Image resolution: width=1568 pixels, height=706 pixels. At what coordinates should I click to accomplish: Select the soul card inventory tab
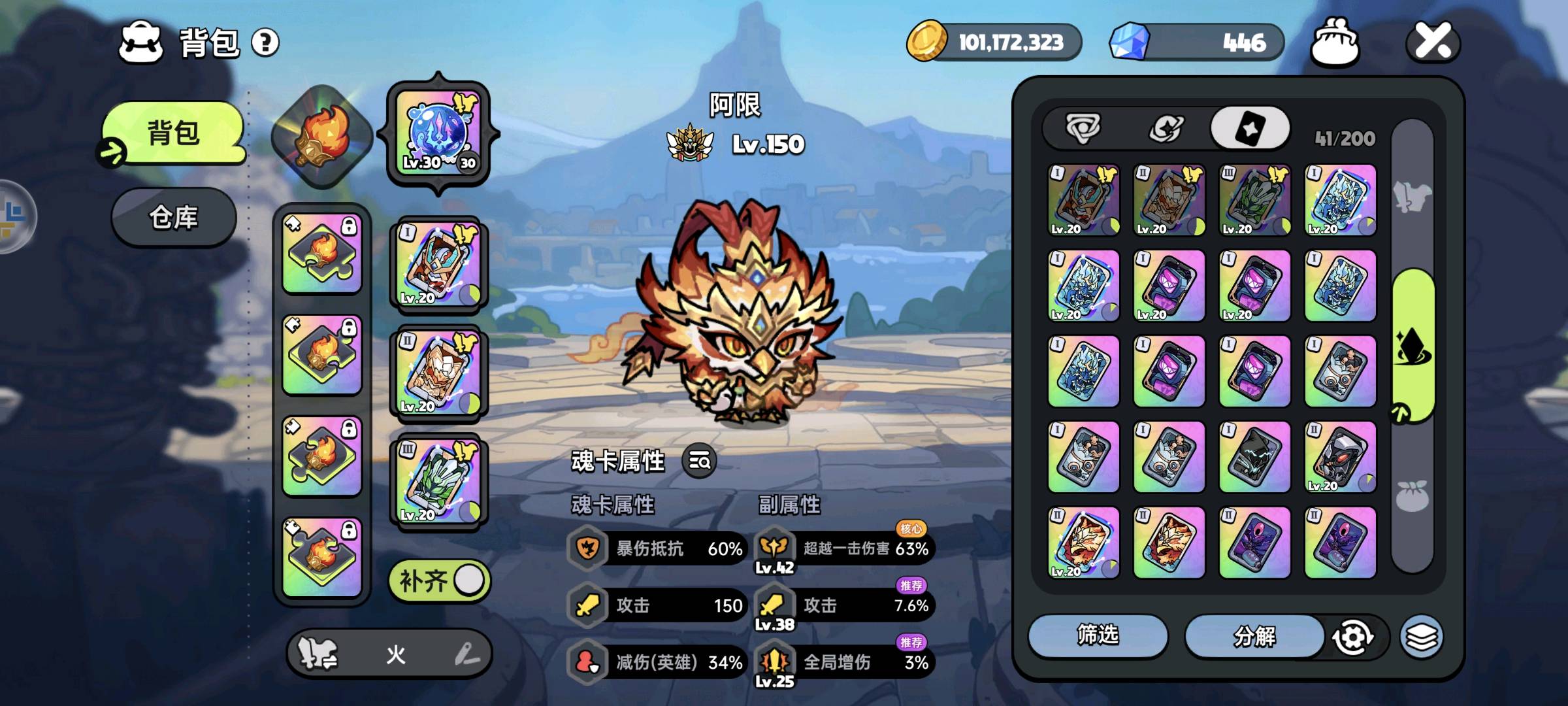coord(1249,128)
